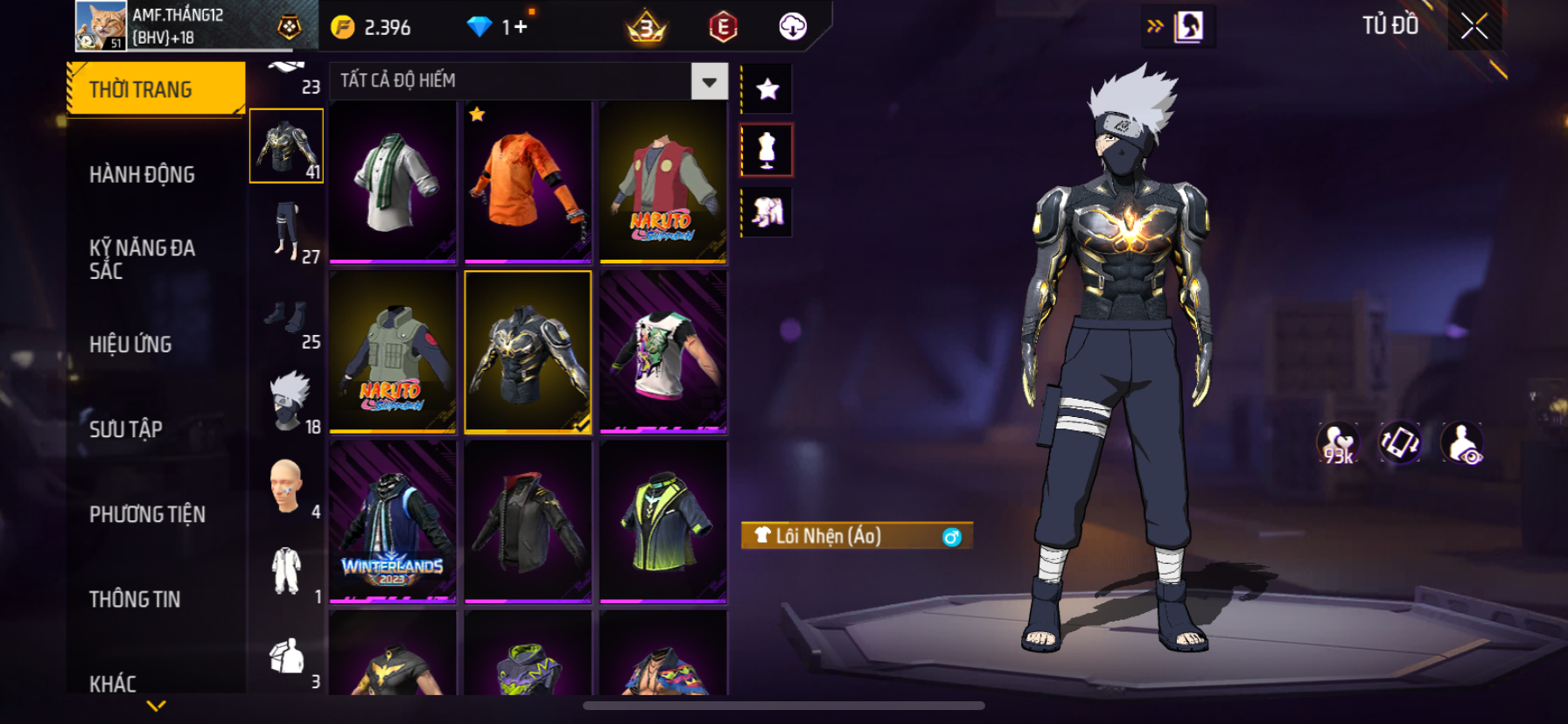Add diamonds with the plus button

(x=521, y=27)
